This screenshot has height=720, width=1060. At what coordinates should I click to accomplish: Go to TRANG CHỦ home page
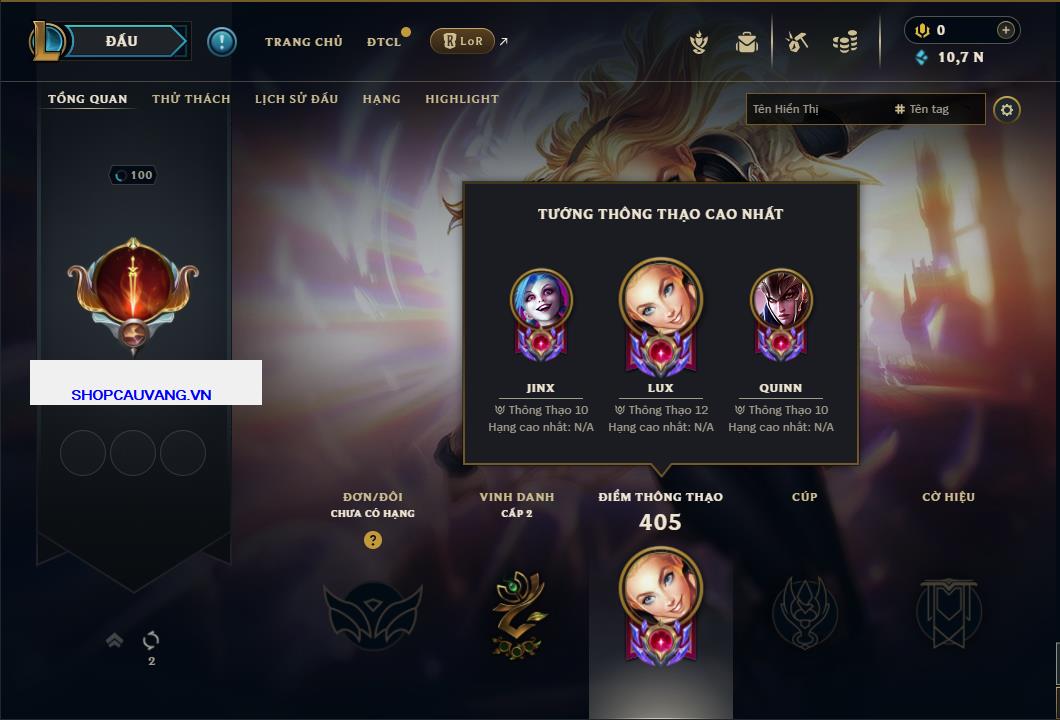303,42
